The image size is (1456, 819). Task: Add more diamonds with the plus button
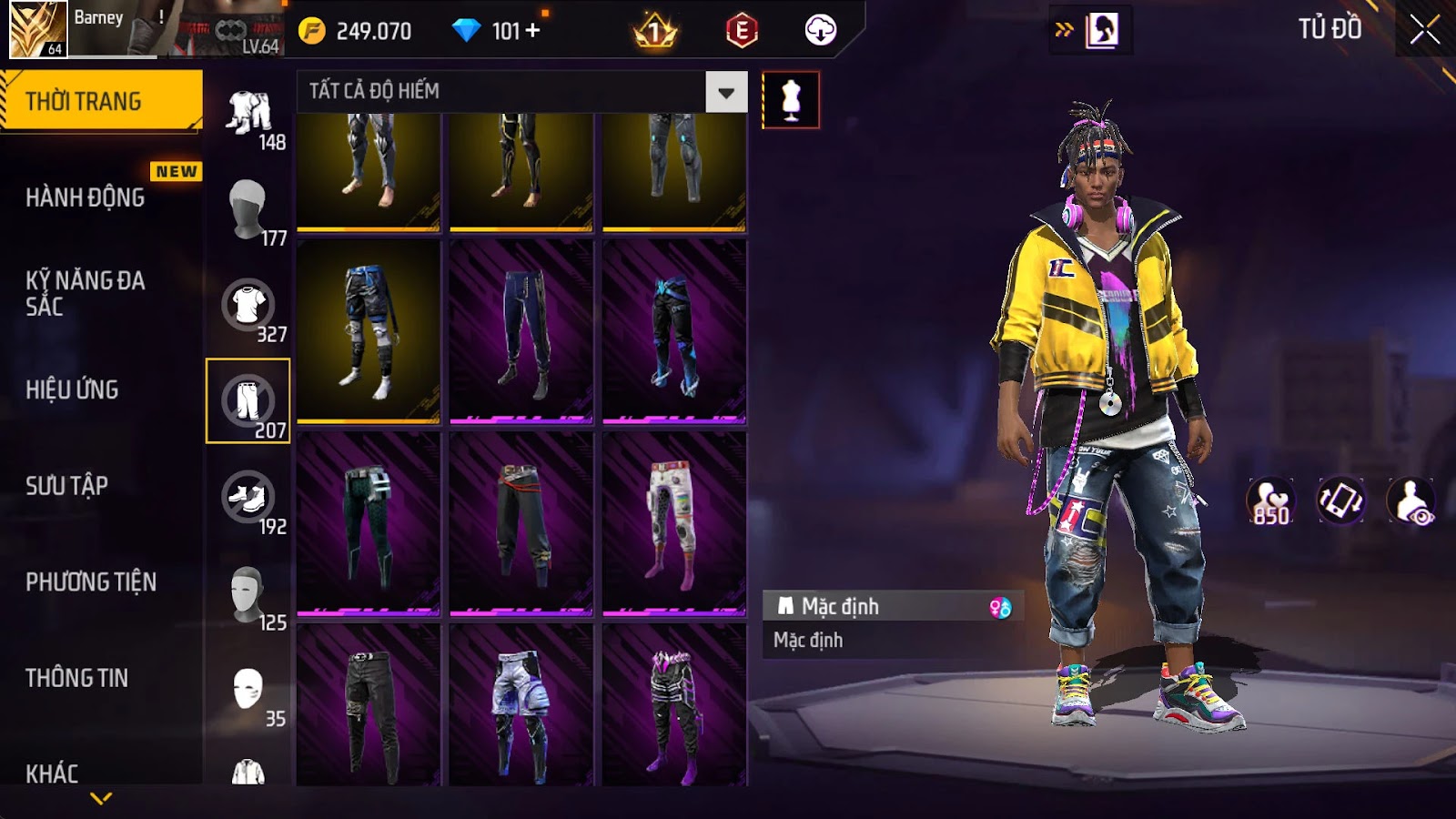[x=533, y=31]
